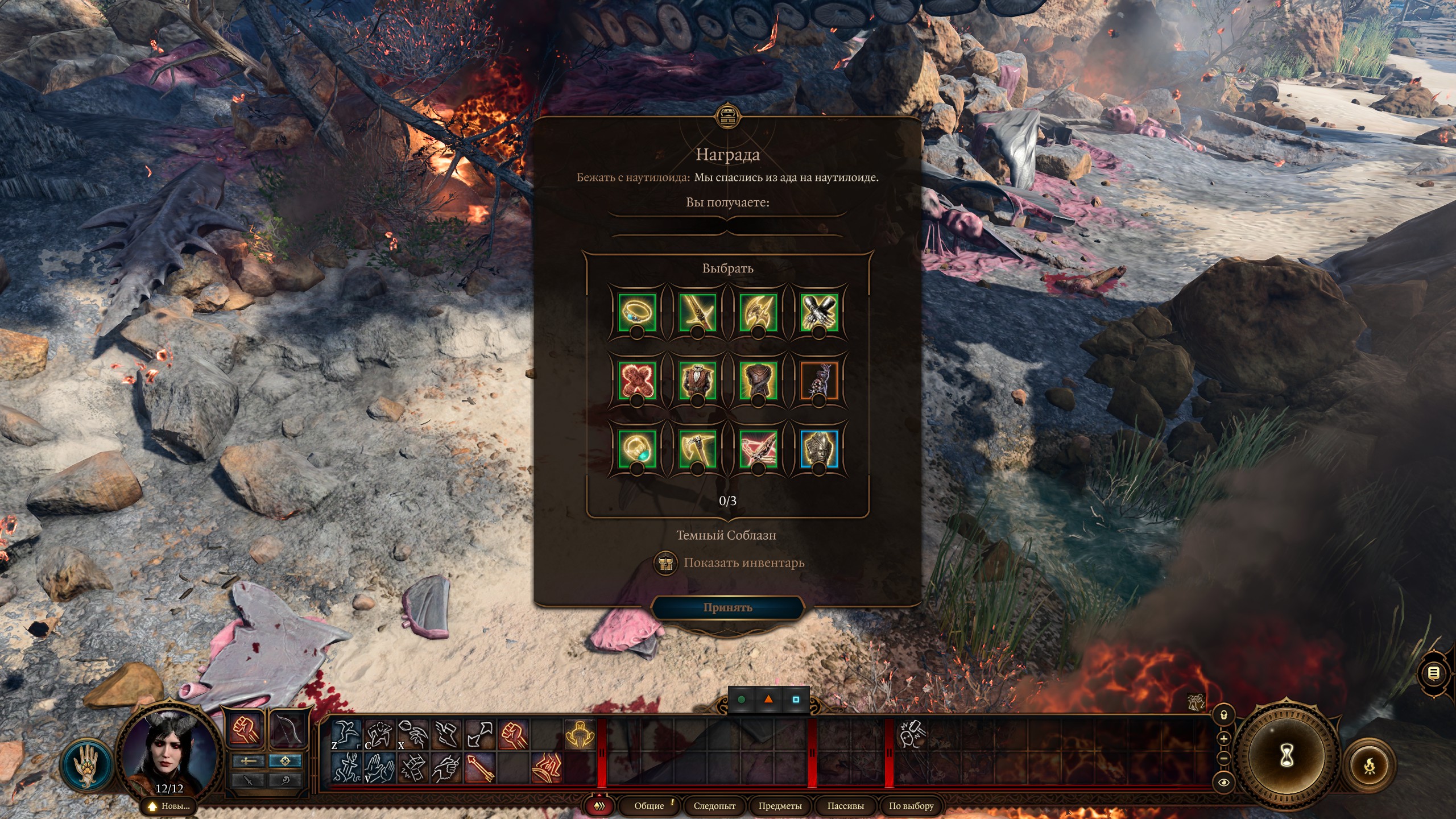The image size is (1456, 819).
Task: Open the По выбору custom tab
Action: [x=911, y=806]
